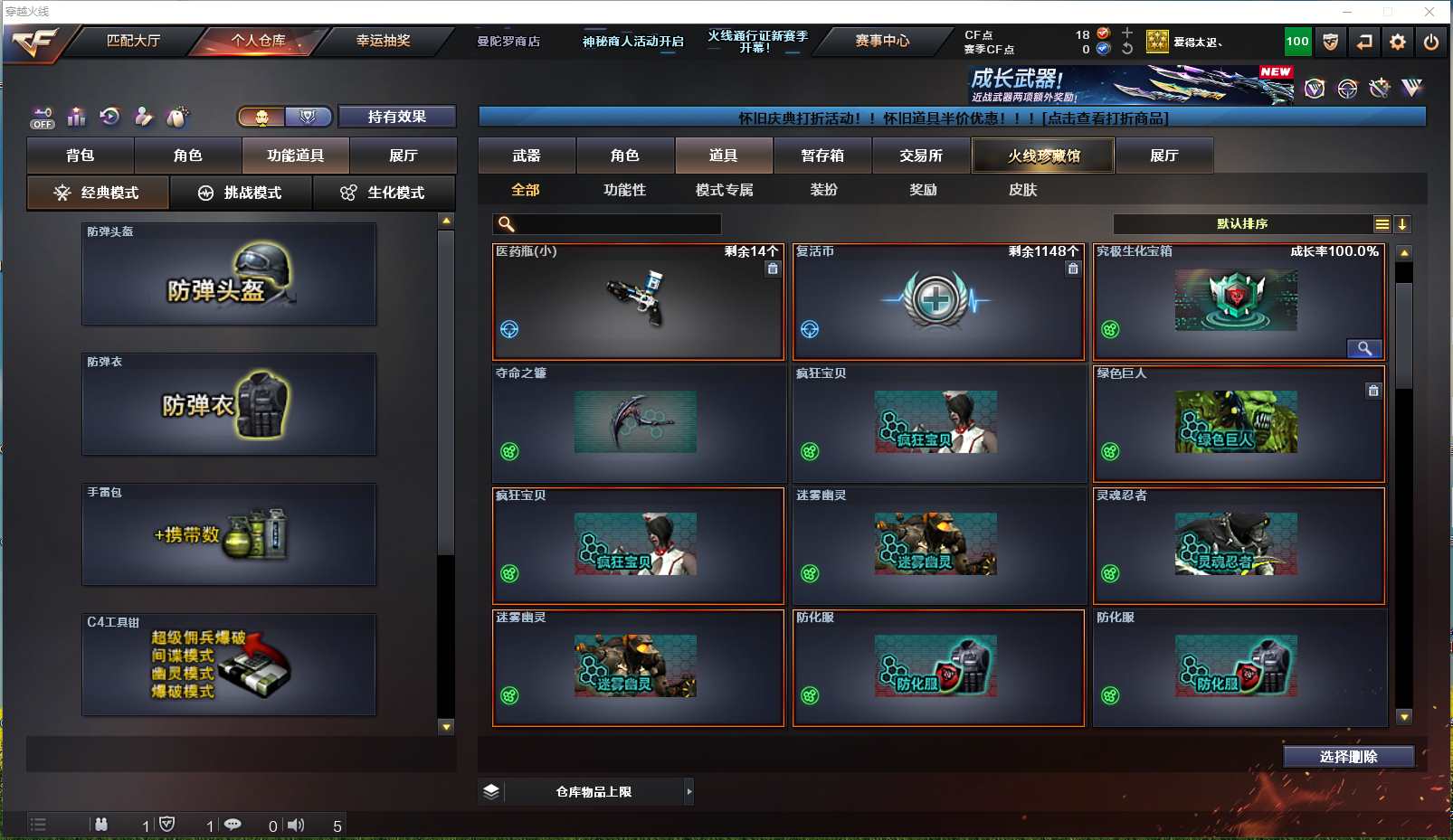
Task: Pick the 防弹衣 body armor item
Action: click(229, 404)
